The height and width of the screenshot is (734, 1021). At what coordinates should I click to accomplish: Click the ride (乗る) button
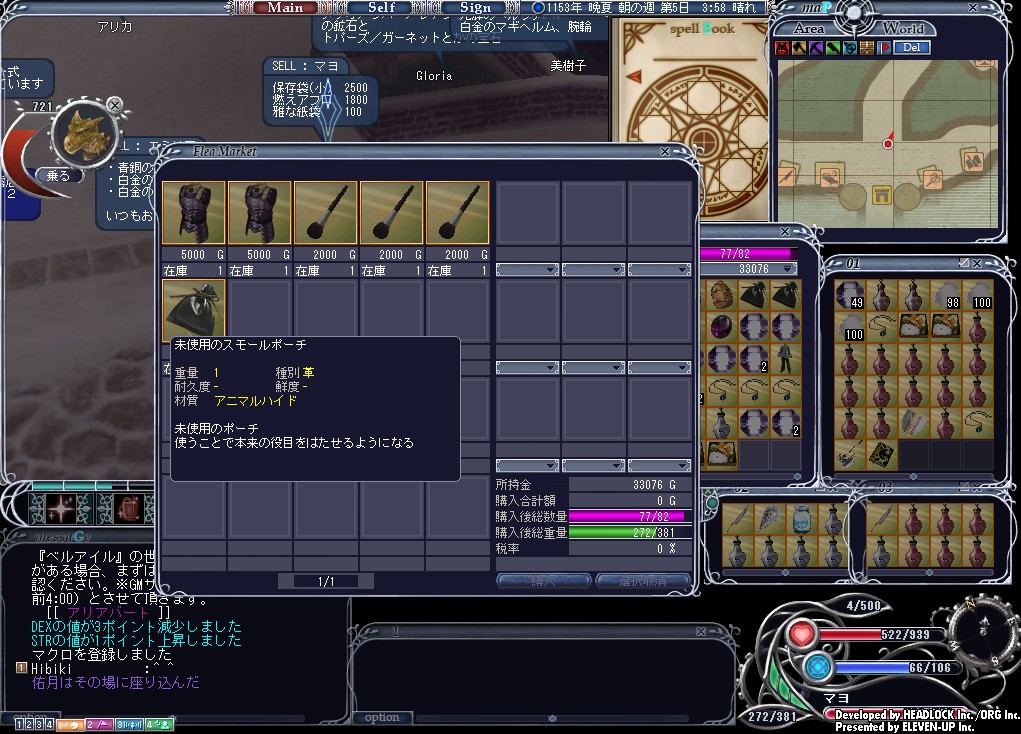tap(58, 175)
